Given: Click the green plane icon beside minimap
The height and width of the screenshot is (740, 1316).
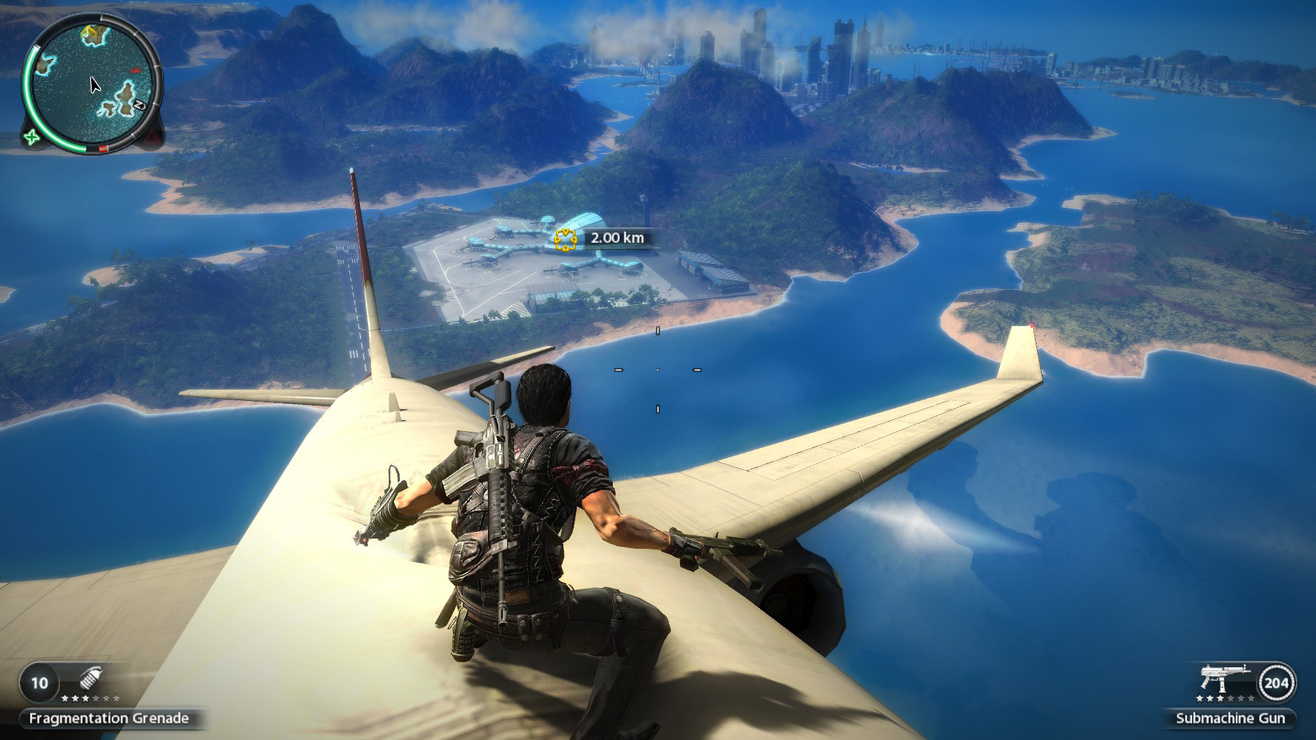Looking at the screenshot, I should tap(32, 137).
